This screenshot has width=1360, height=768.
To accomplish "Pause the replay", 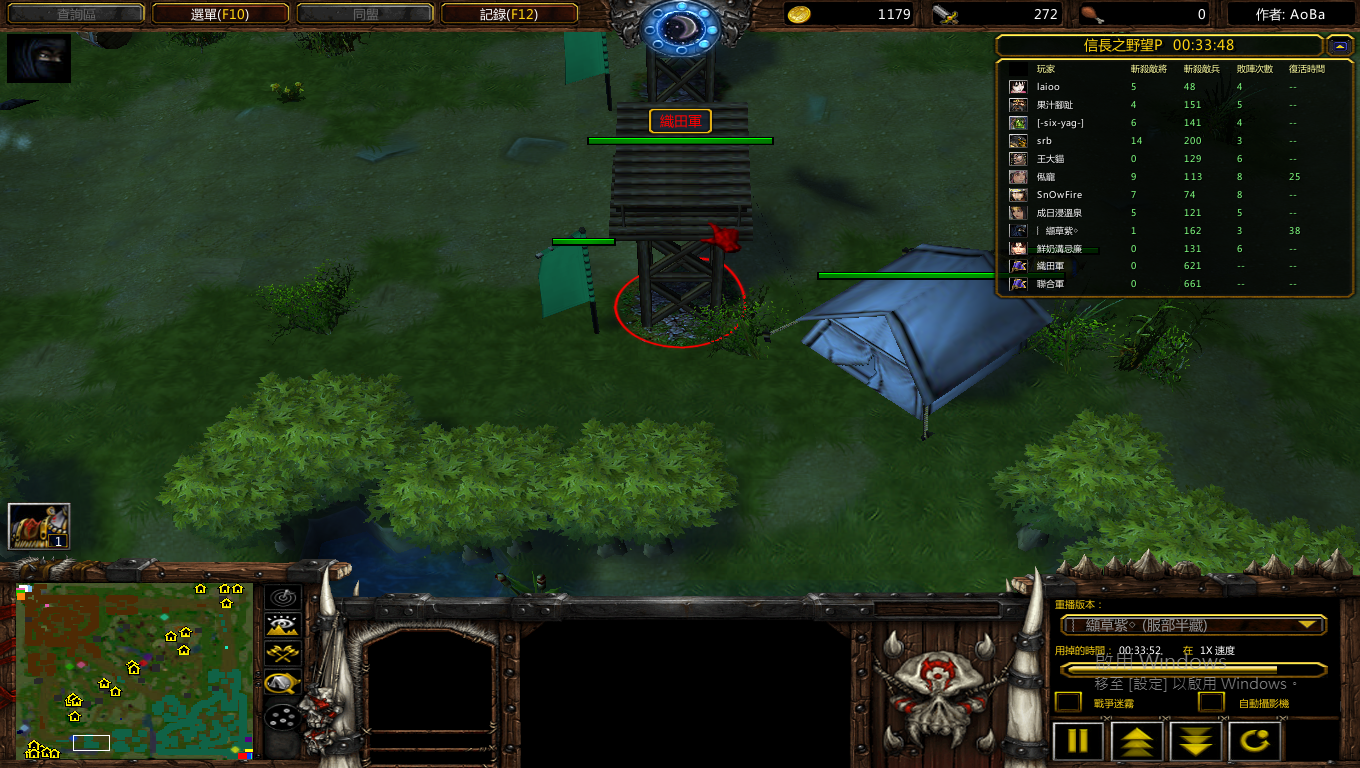I will [x=1078, y=742].
